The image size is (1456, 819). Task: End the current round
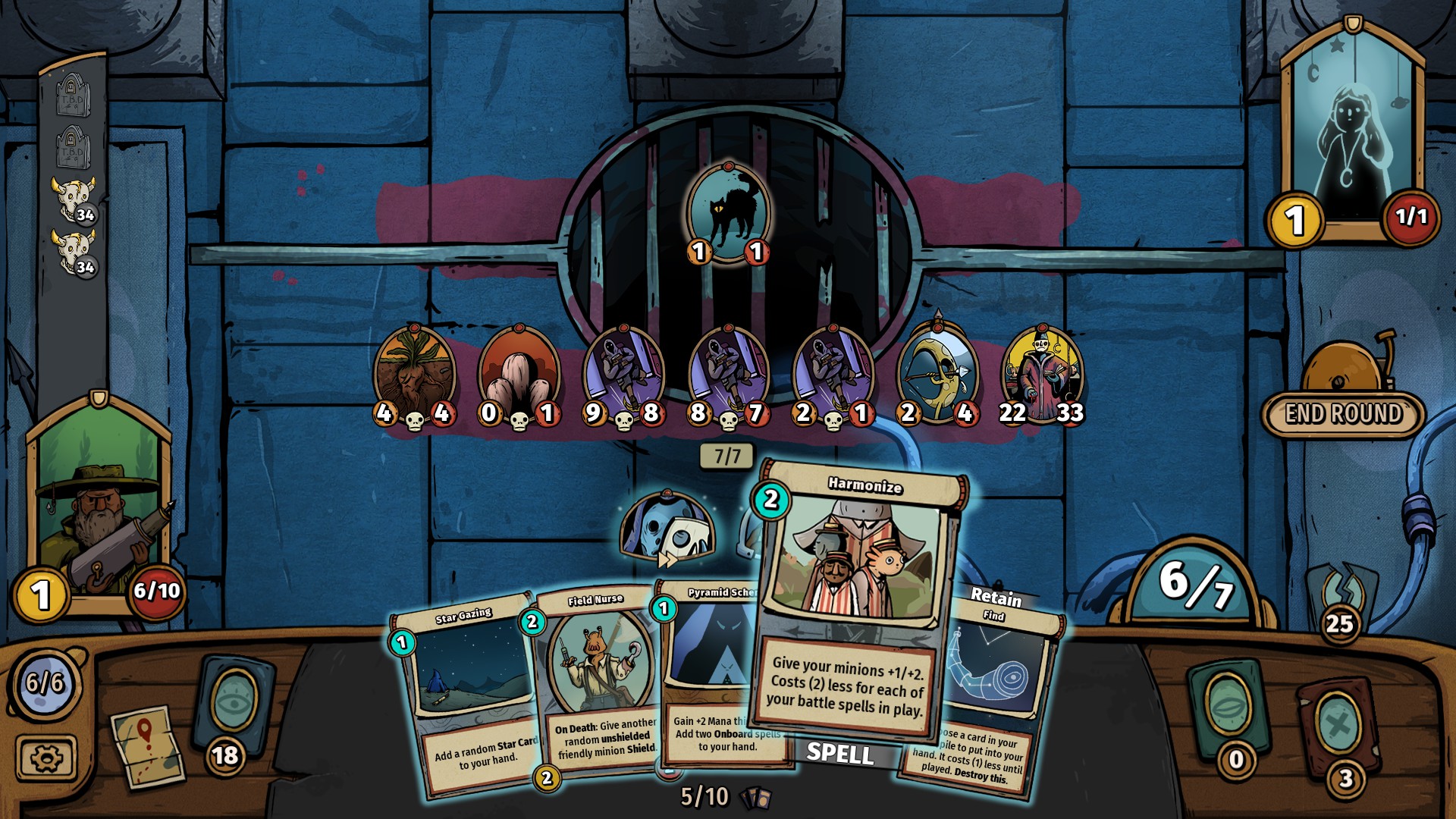(x=1343, y=413)
